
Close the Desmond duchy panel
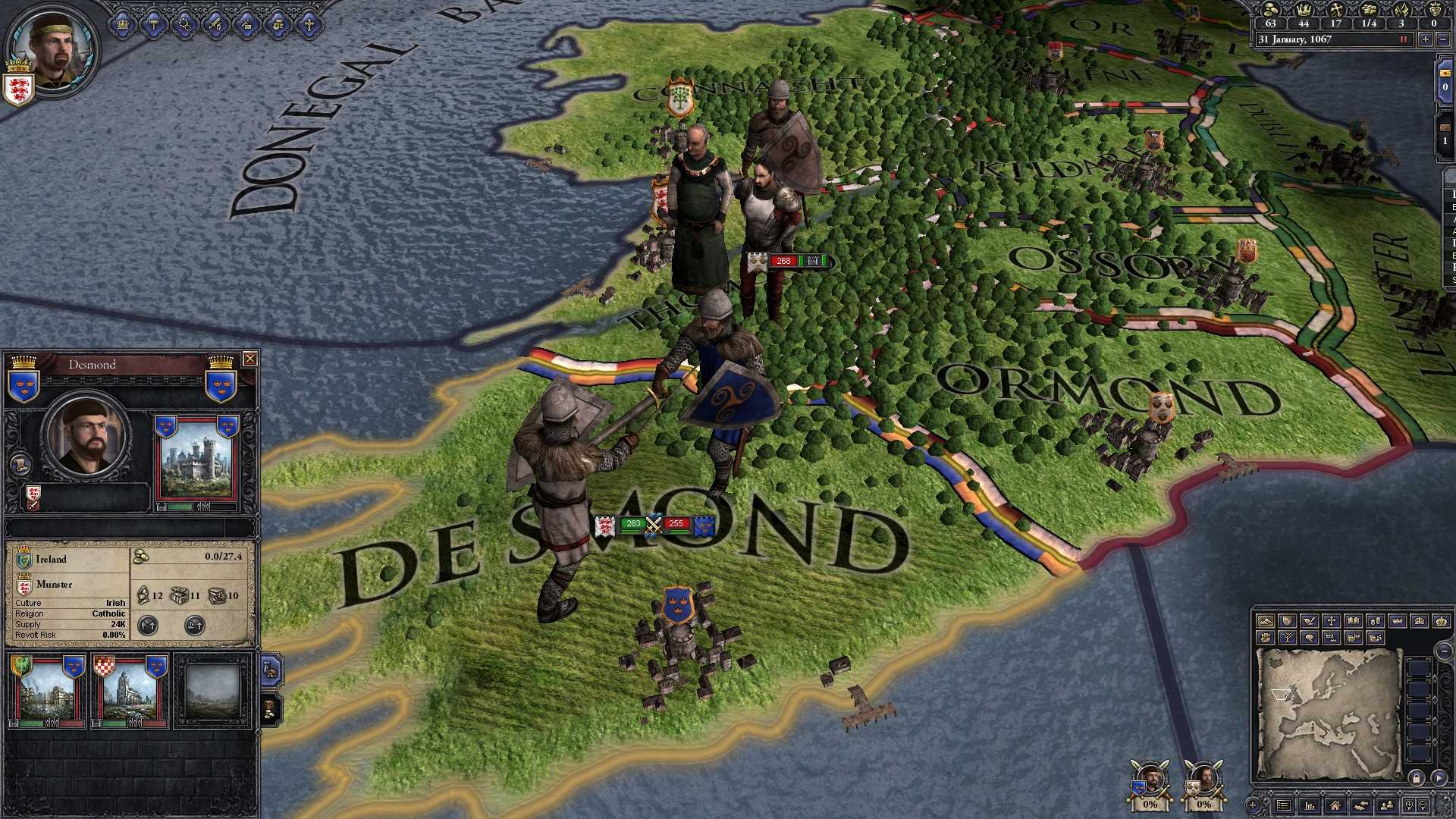click(250, 359)
